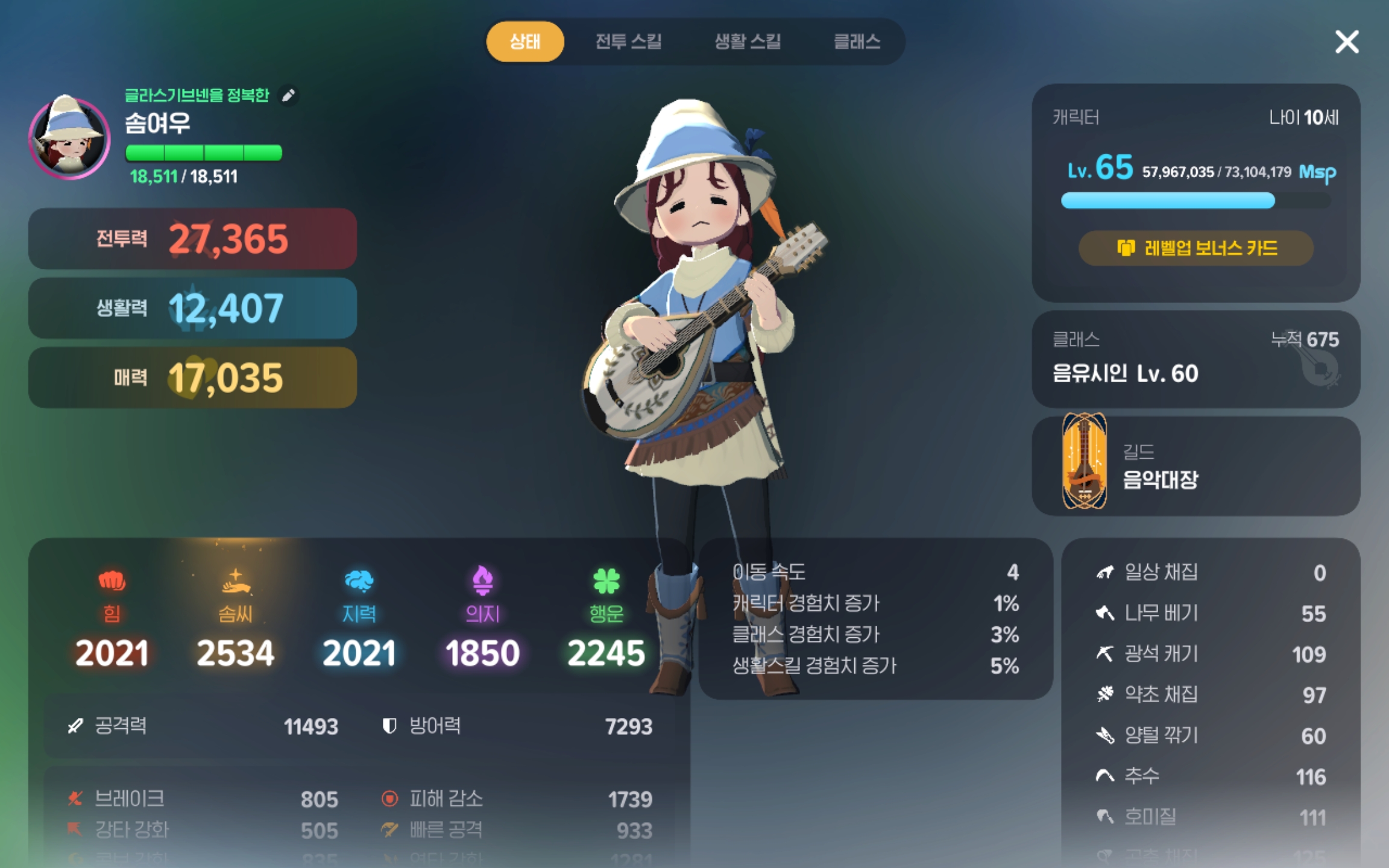Choose the 솜씨 dexterity stat
Viewport: 1389px width, 868px height.
pos(235,618)
